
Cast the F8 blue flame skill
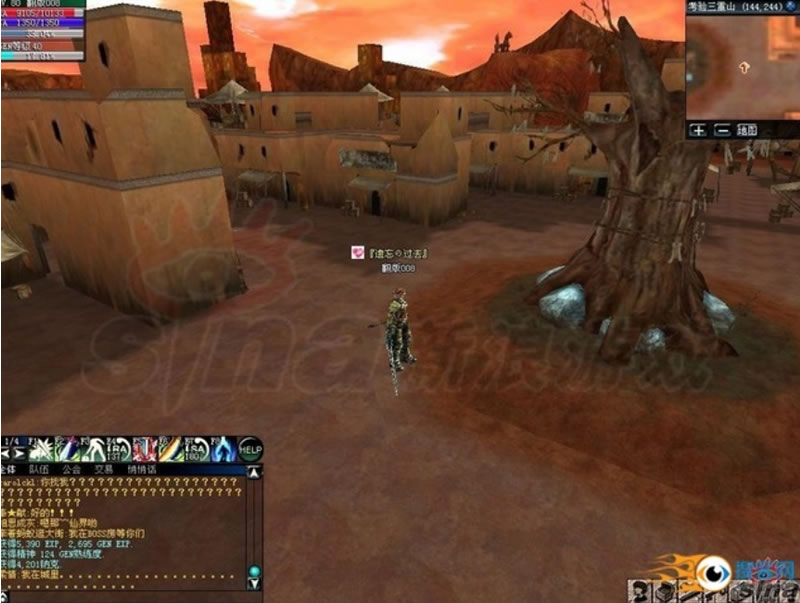pyautogui.click(x=221, y=449)
